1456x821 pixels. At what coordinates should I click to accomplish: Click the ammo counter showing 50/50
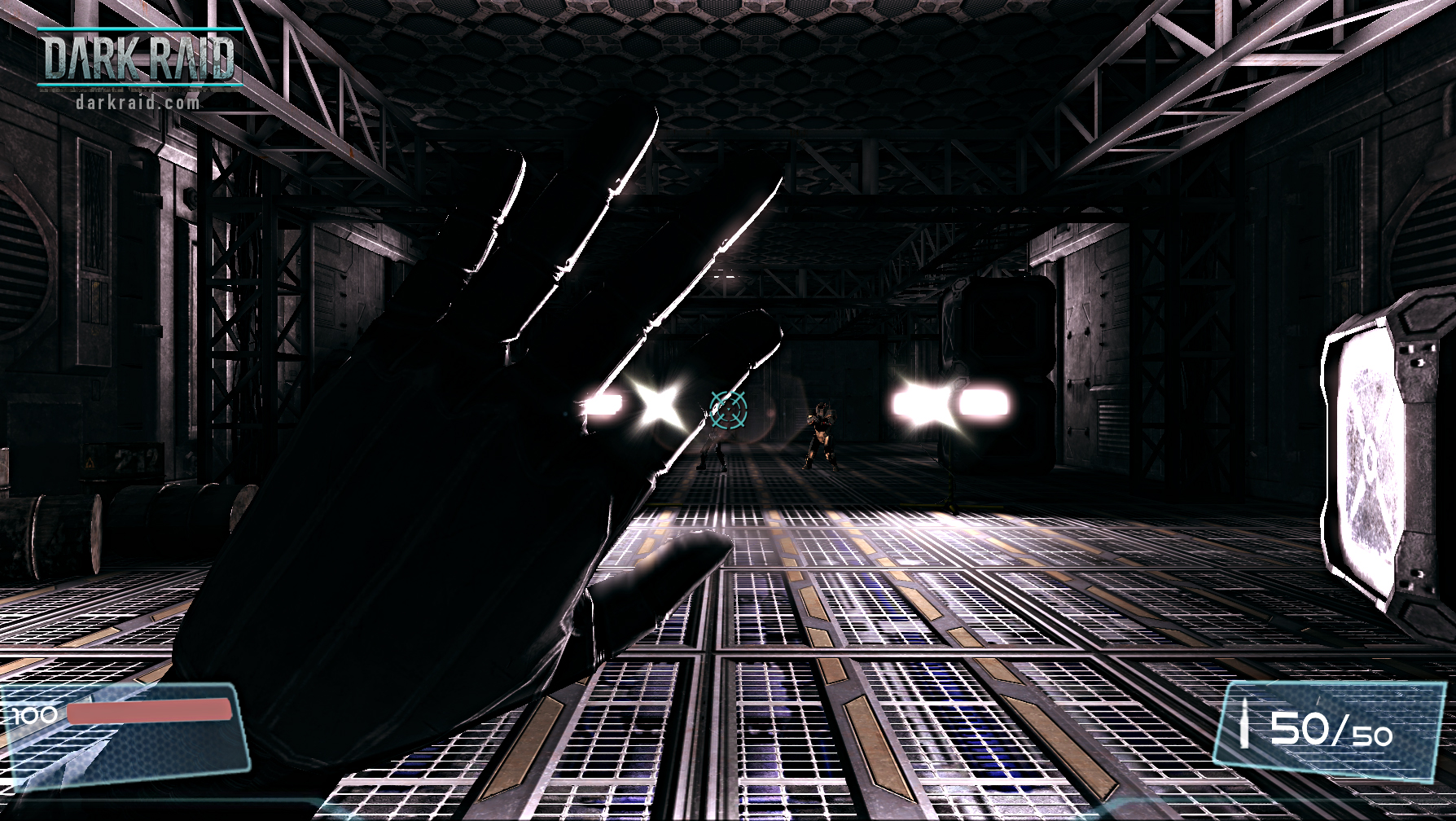[x=1333, y=731]
